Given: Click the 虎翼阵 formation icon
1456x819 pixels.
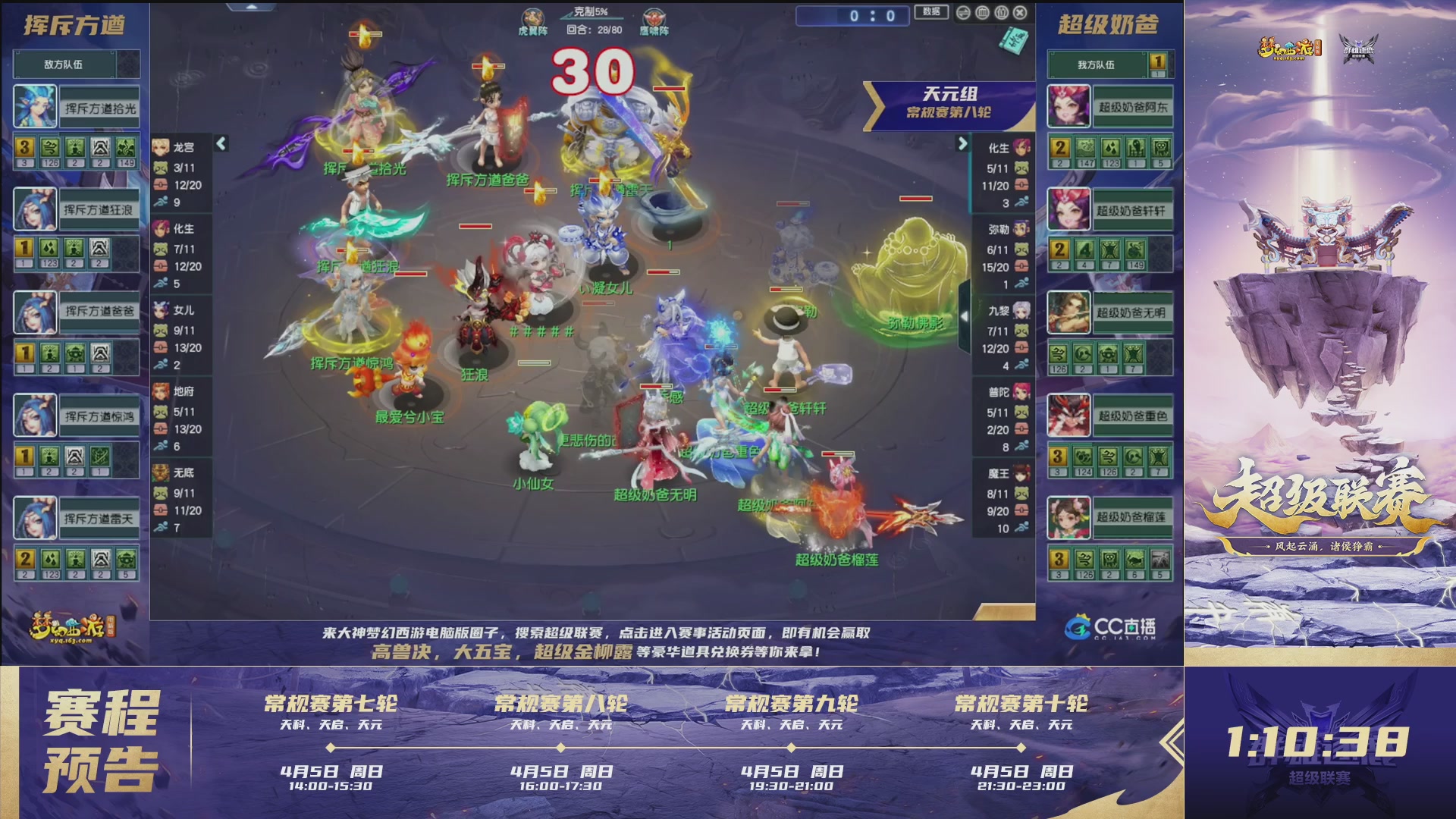Looking at the screenshot, I should (533, 16).
